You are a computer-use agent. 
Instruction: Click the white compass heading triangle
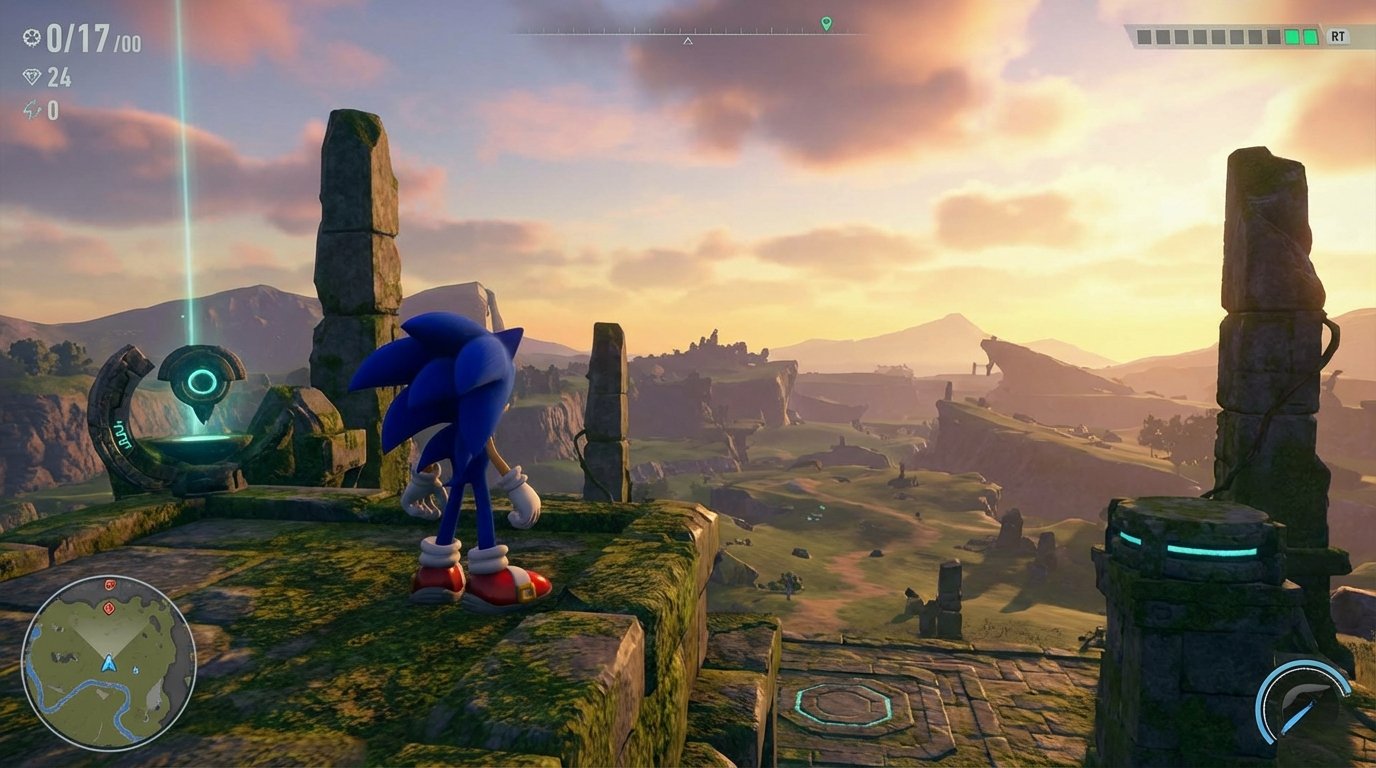pyautogui.click(x=688, y=42)
